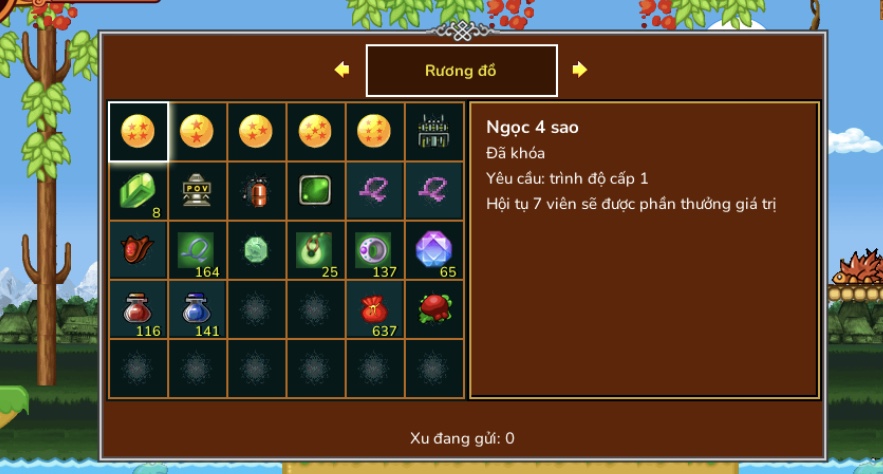Choose the red flower bush item
The image size is (883, 474).
[x=434, y=309]
